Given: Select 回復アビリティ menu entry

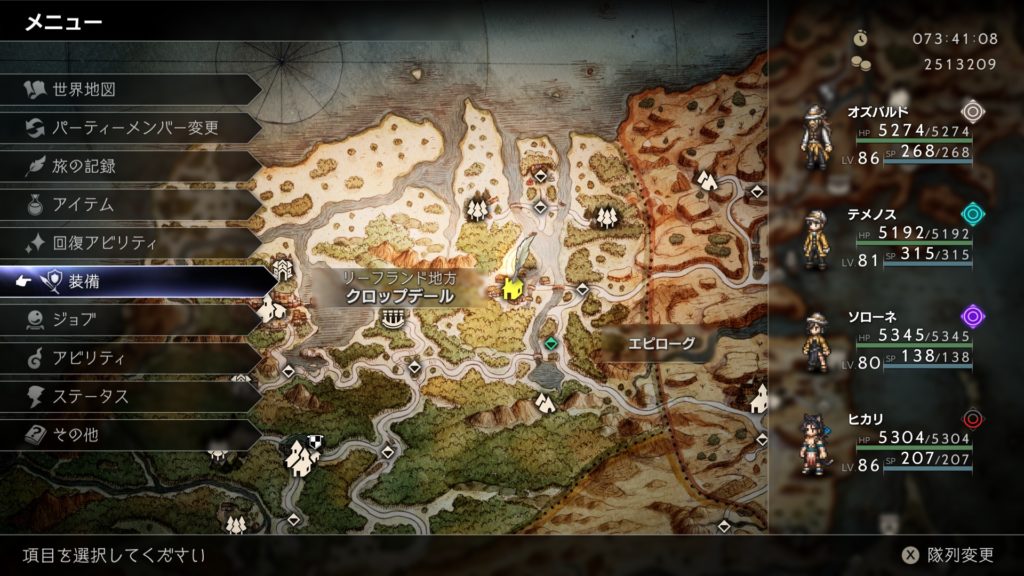Looking at the screenshot, I should click(105, 243).
